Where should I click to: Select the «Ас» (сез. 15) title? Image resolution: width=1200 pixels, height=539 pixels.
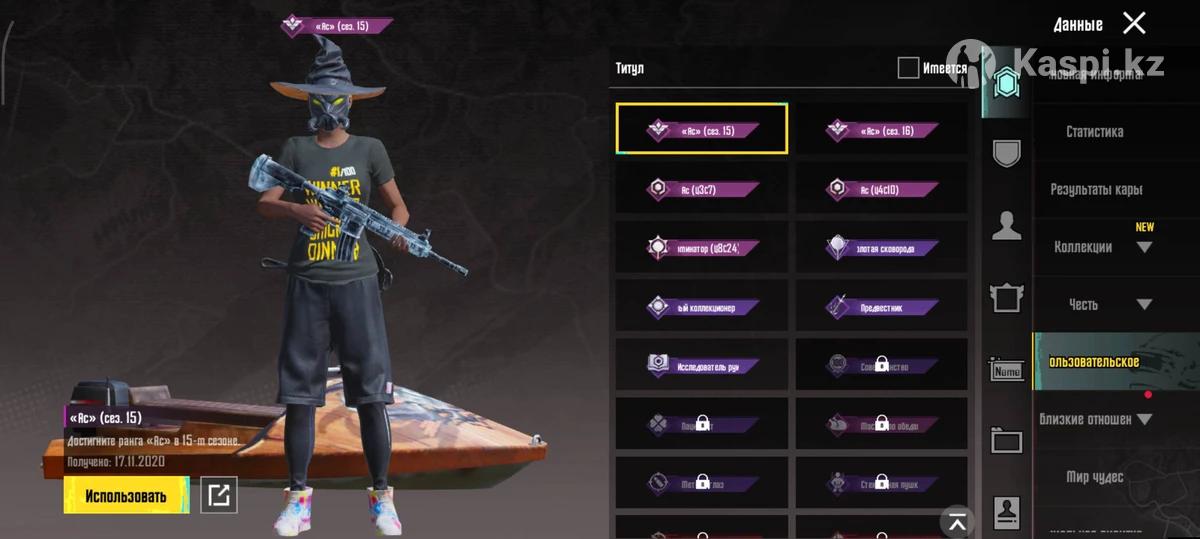coord(702,130)
